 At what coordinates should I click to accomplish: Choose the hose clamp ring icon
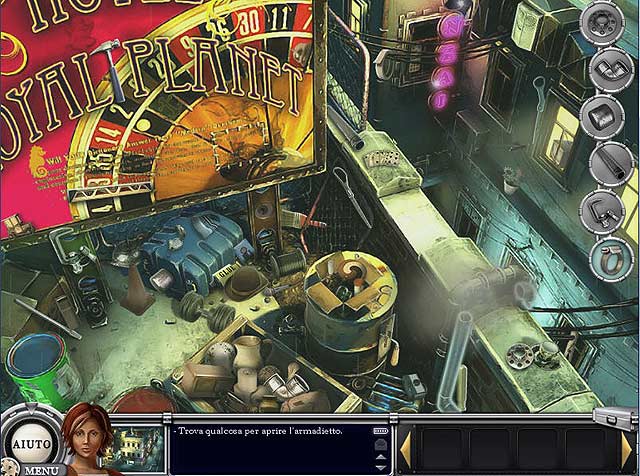(604, 257)
